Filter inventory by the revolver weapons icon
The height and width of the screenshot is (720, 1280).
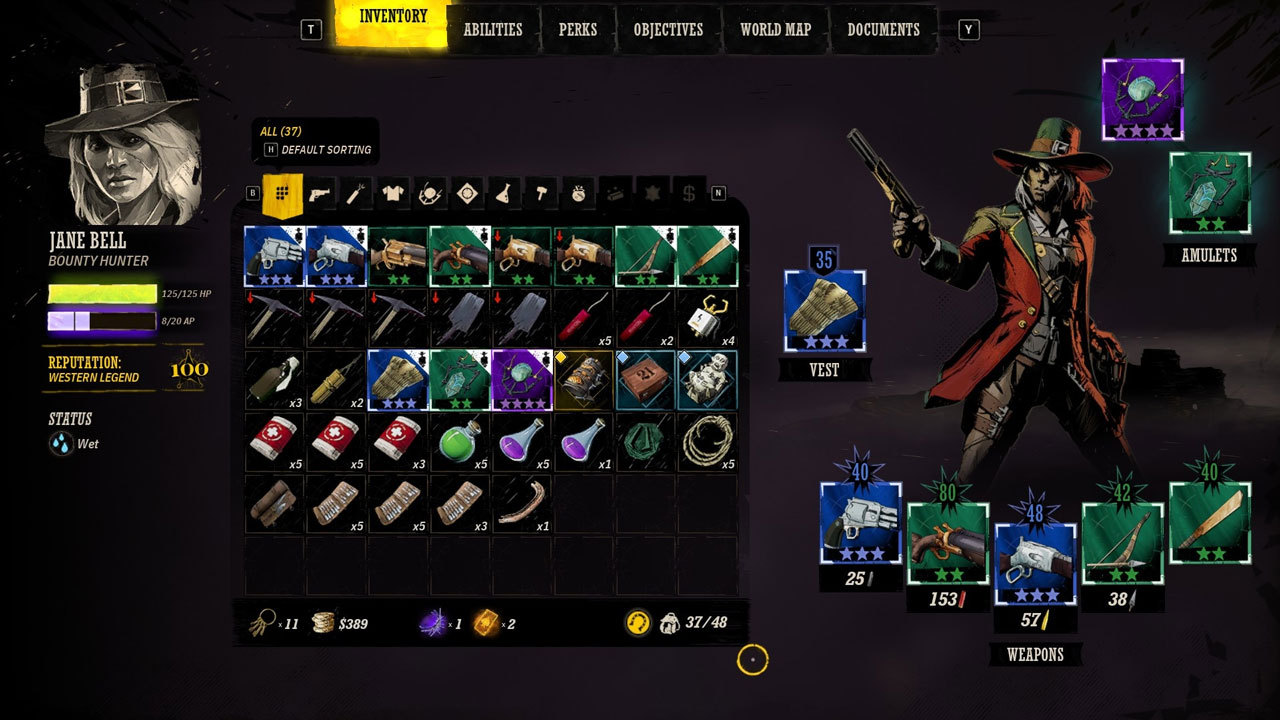tap(321, 193)
